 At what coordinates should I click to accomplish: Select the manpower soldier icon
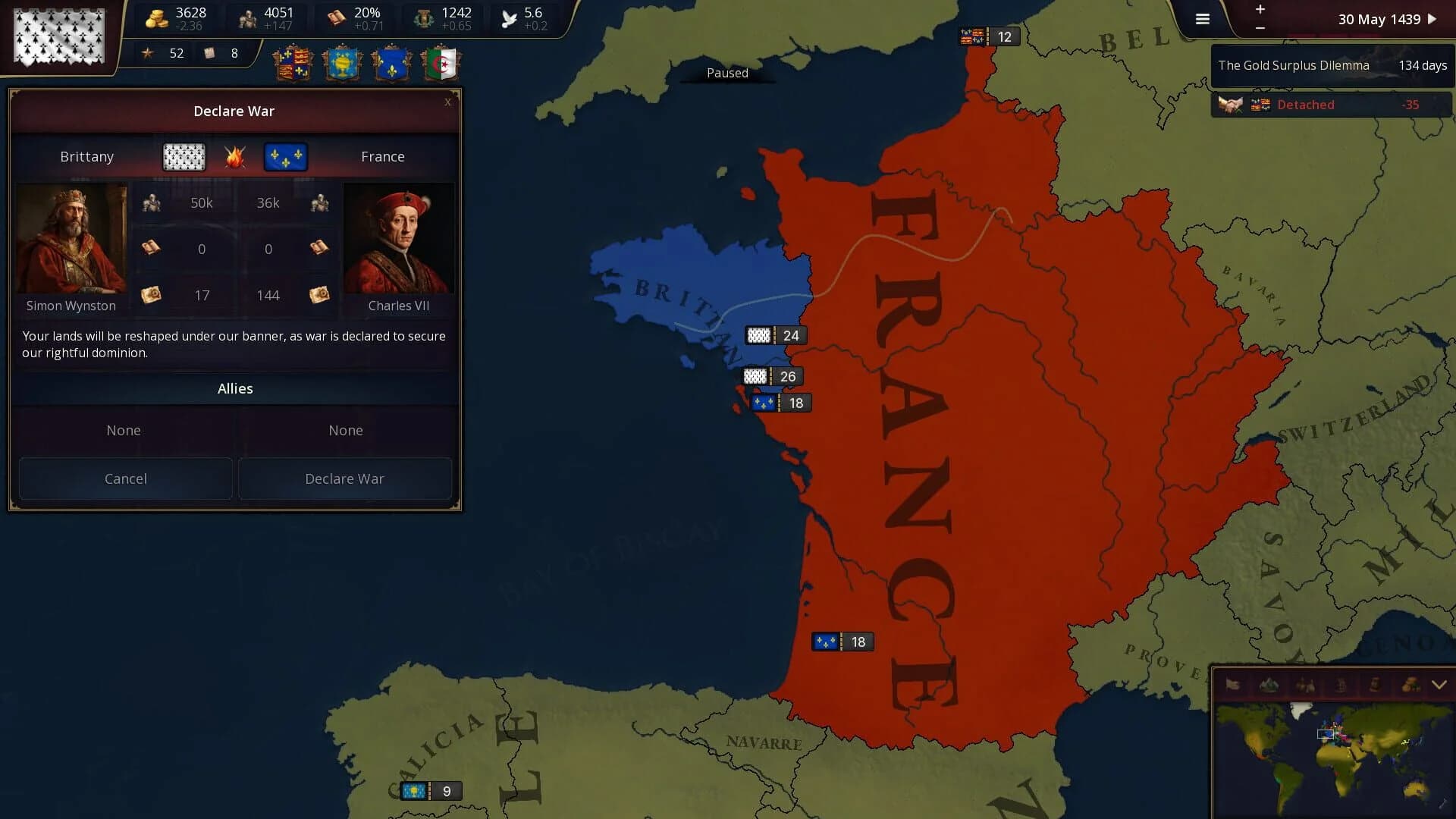[x=247, y=18]
